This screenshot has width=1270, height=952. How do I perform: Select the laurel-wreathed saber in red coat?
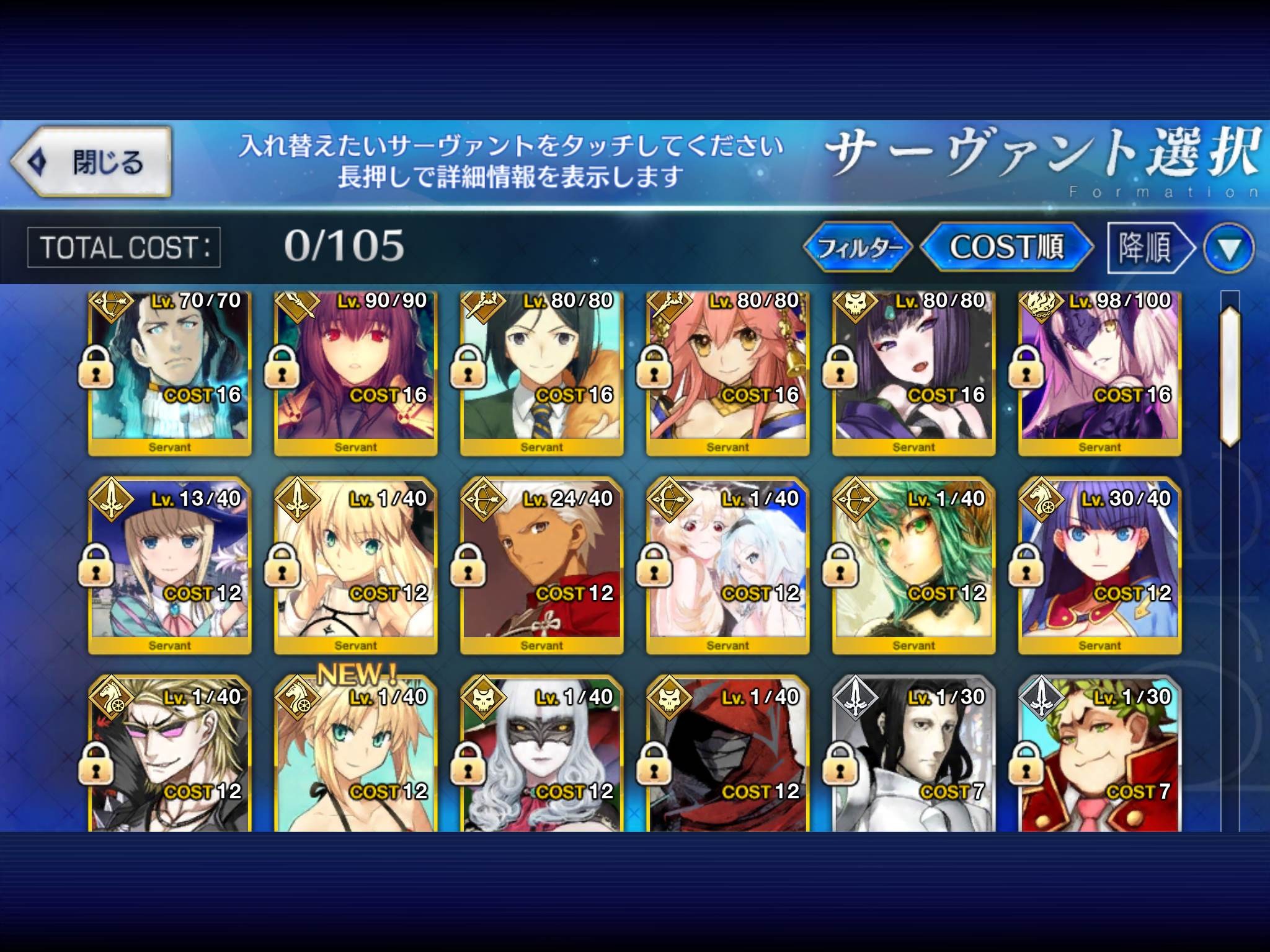click(x=1099, y=756)
